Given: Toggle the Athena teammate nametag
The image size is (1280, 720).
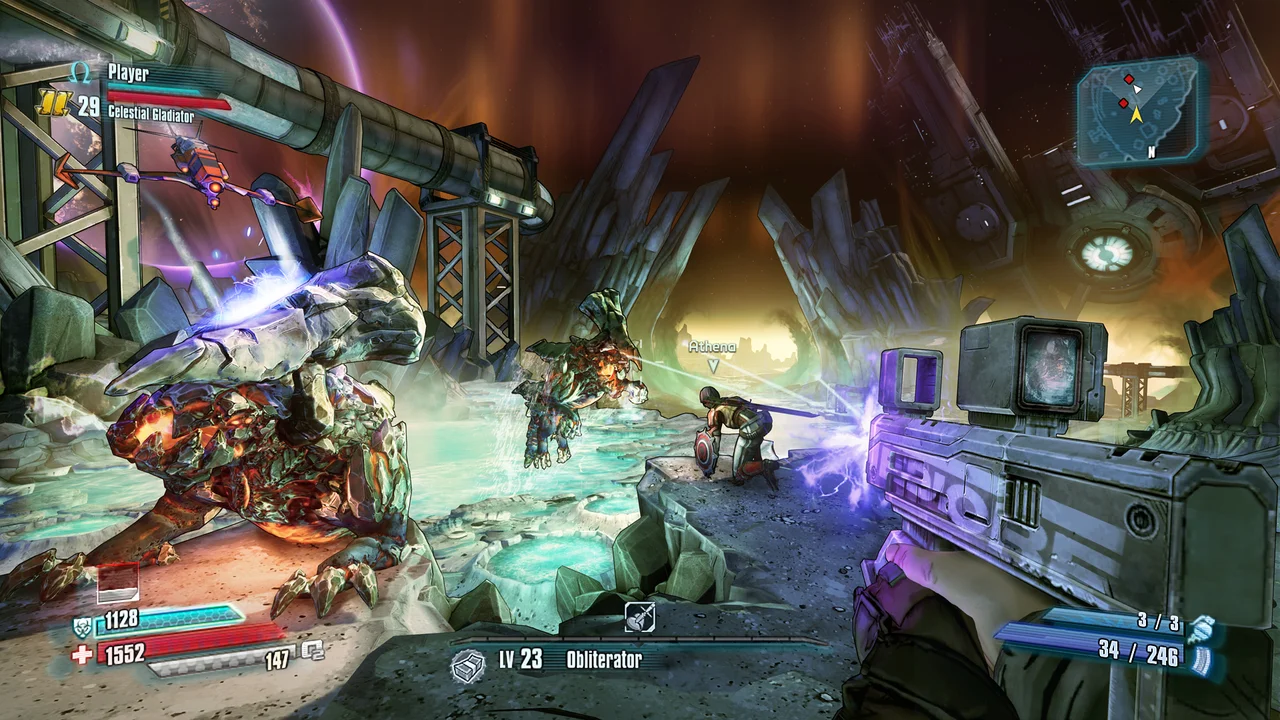Looking at the screenshot, I should pyautogui.click(x=710, y=347).
